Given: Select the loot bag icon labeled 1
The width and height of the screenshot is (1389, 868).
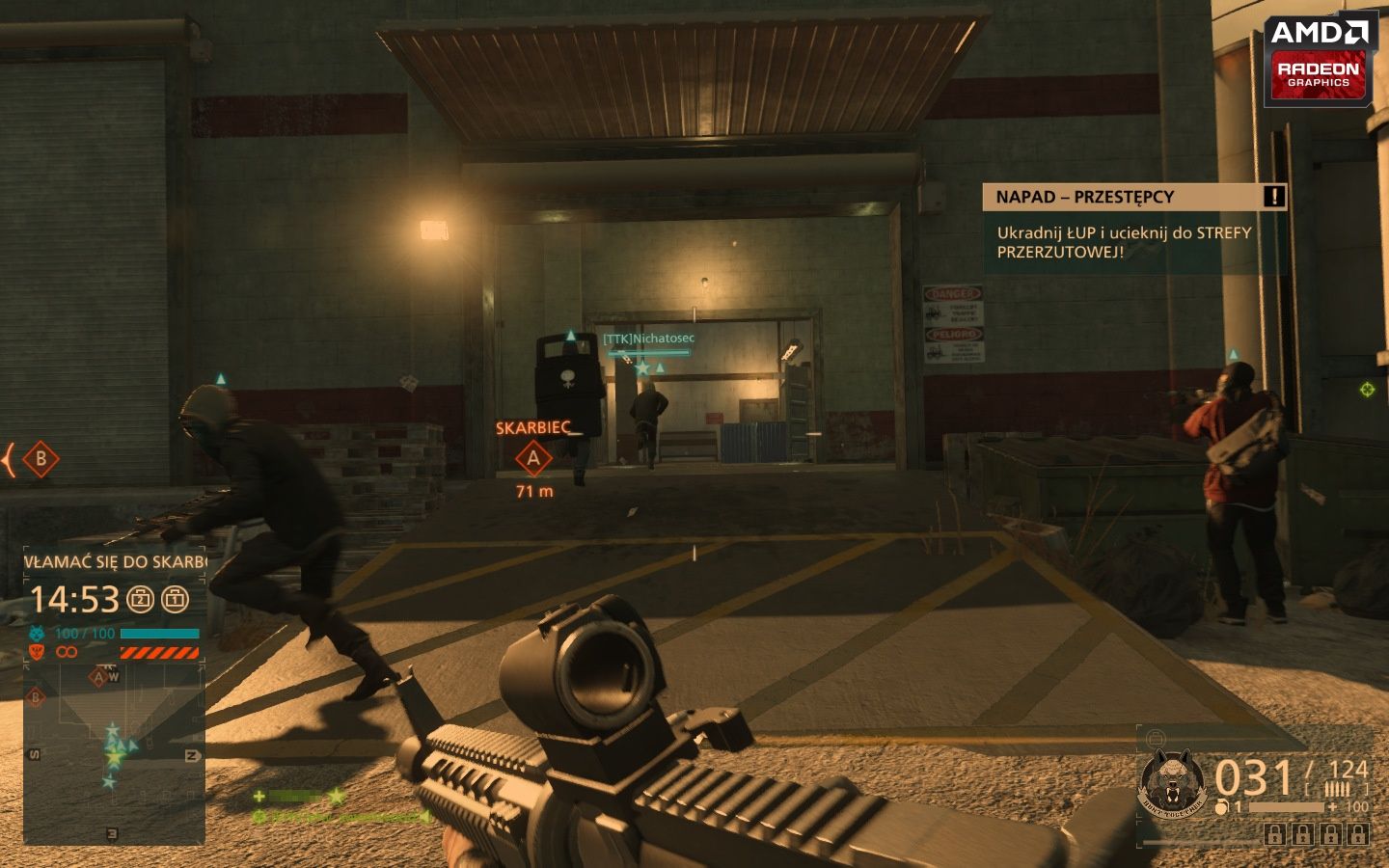Looking at the screenshot, I should point(177,599).
